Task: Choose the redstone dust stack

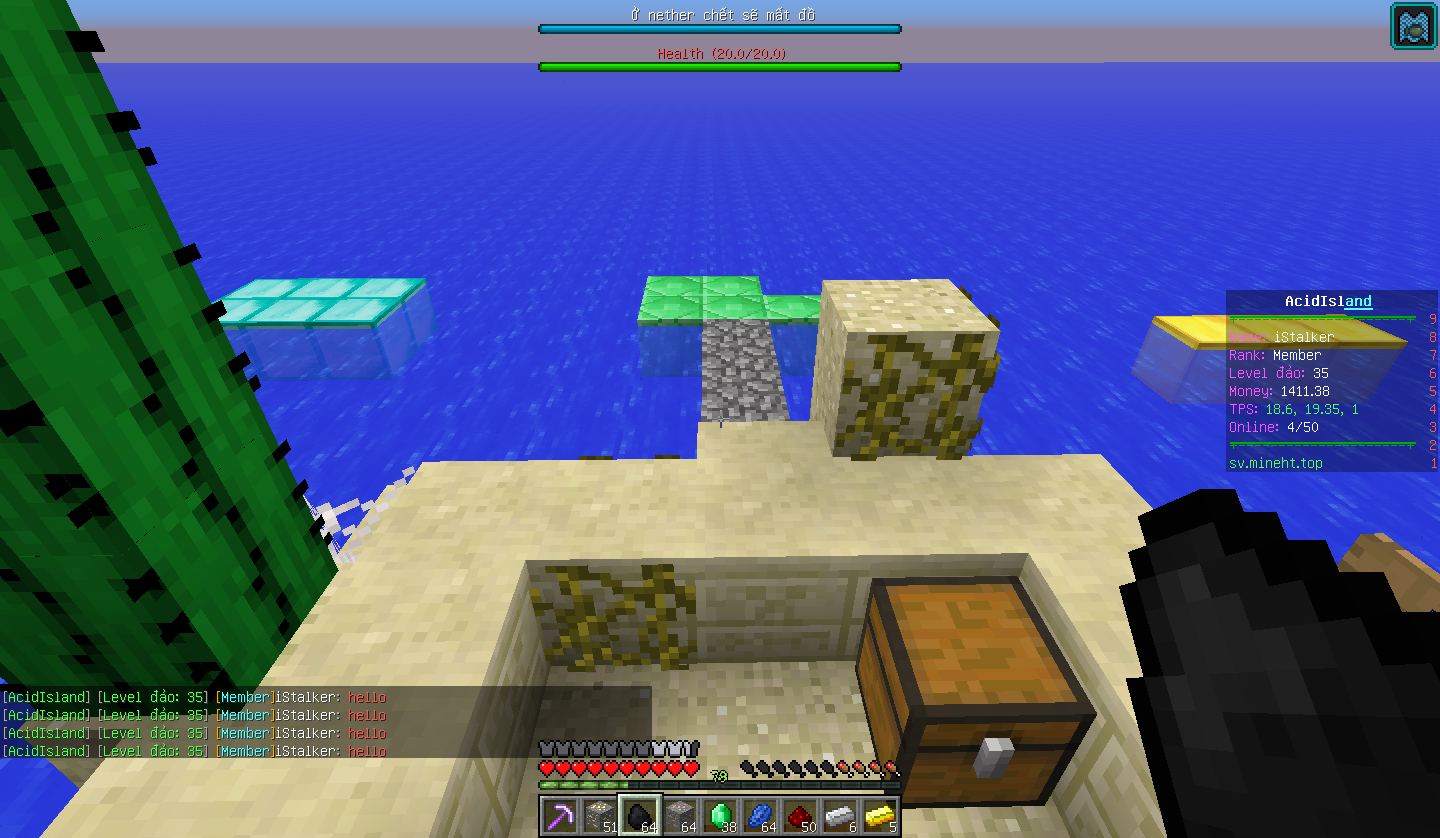Action: click(x=799, y=816)
